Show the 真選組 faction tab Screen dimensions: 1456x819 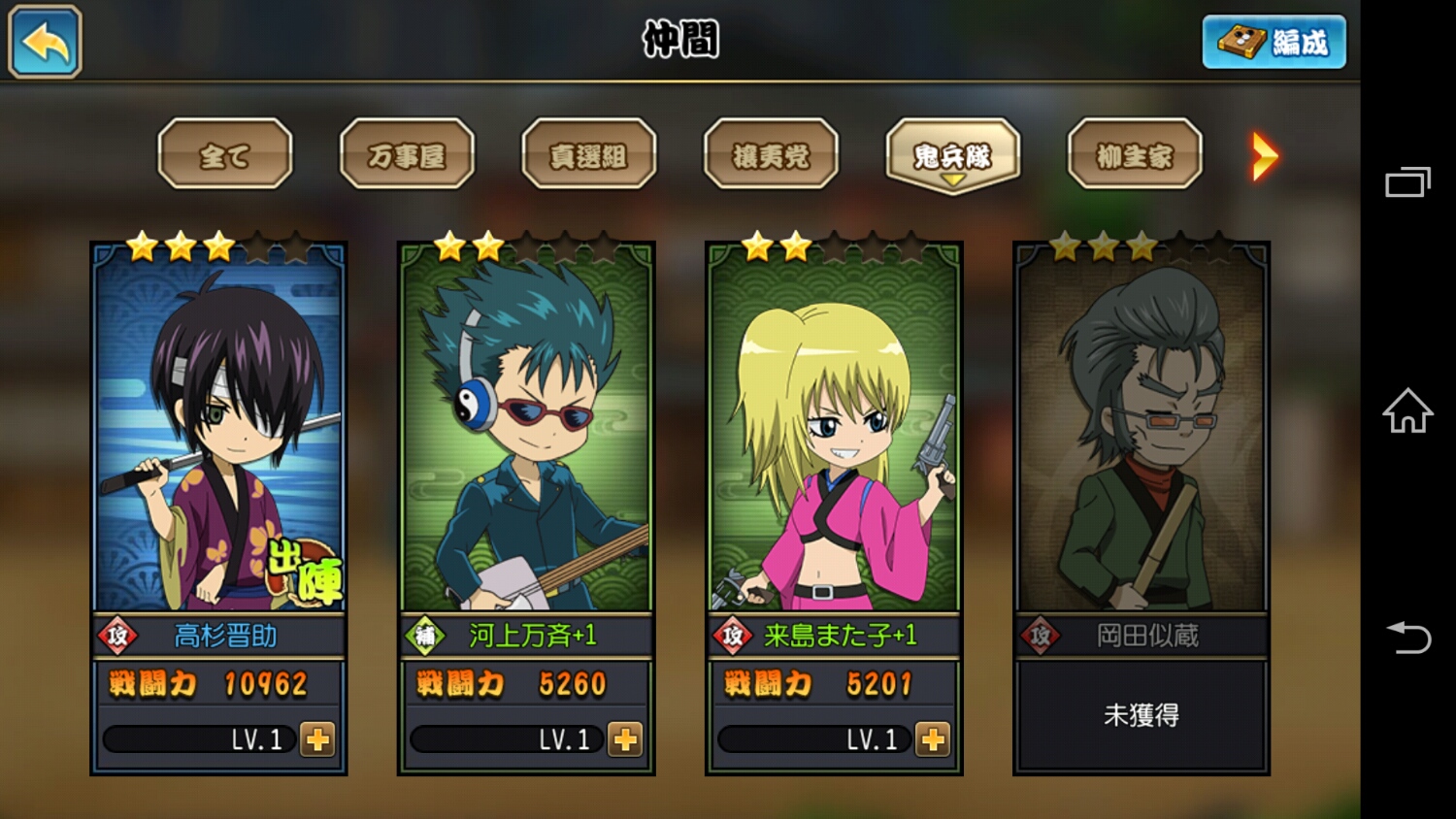[588, 154]
